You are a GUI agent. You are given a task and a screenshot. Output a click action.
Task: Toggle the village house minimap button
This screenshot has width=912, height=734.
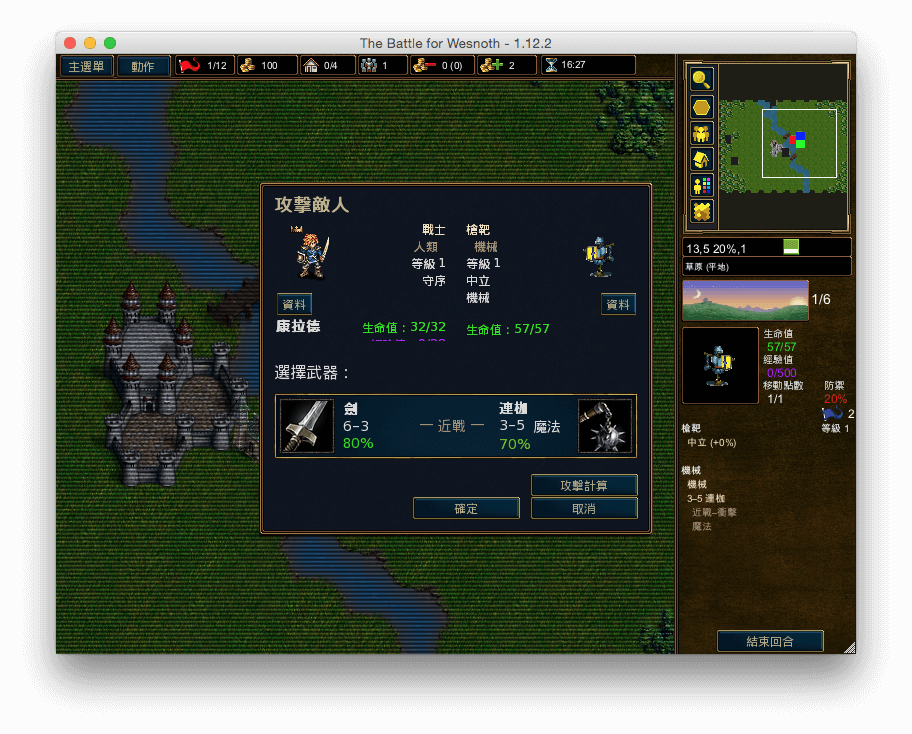click(x=702, y=159)
